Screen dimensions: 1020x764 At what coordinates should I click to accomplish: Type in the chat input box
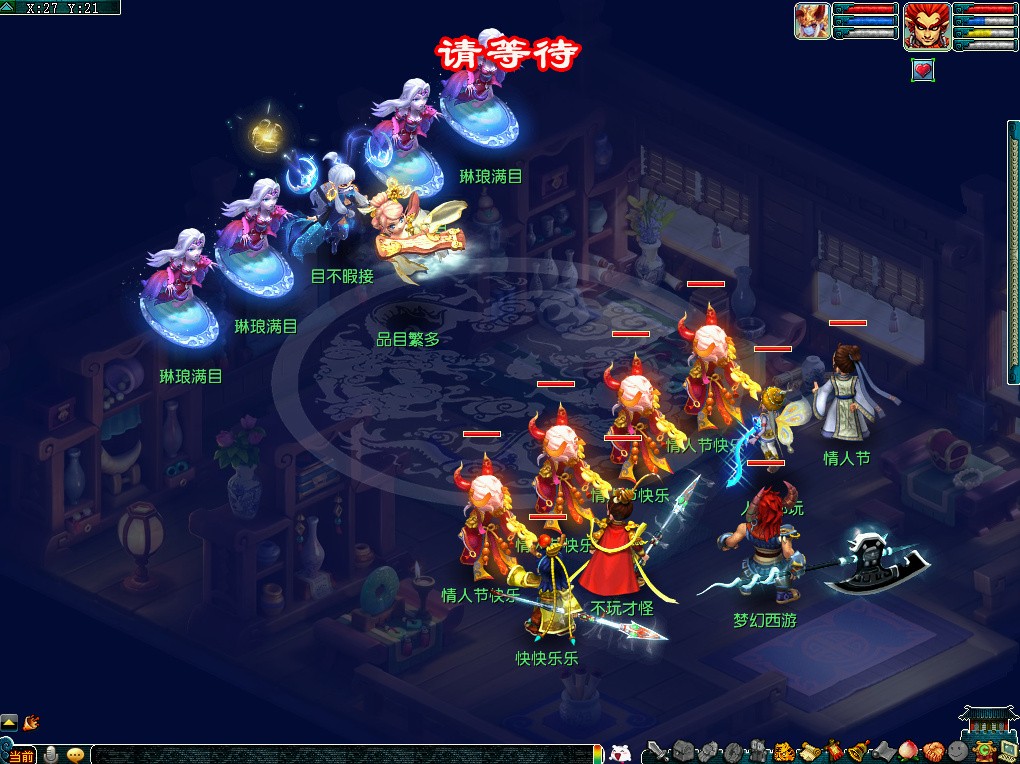tap(340, 754)
